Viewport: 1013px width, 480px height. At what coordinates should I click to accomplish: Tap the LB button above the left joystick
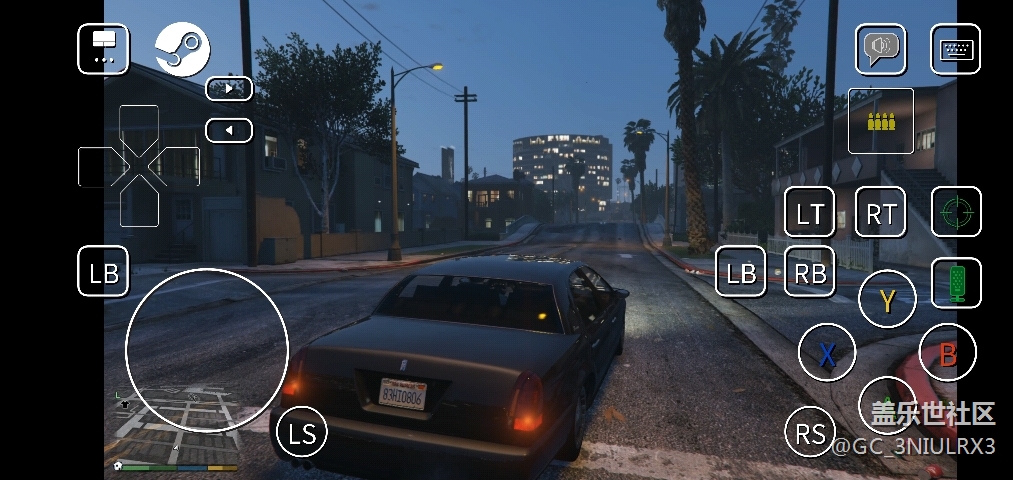coord(103,272)
